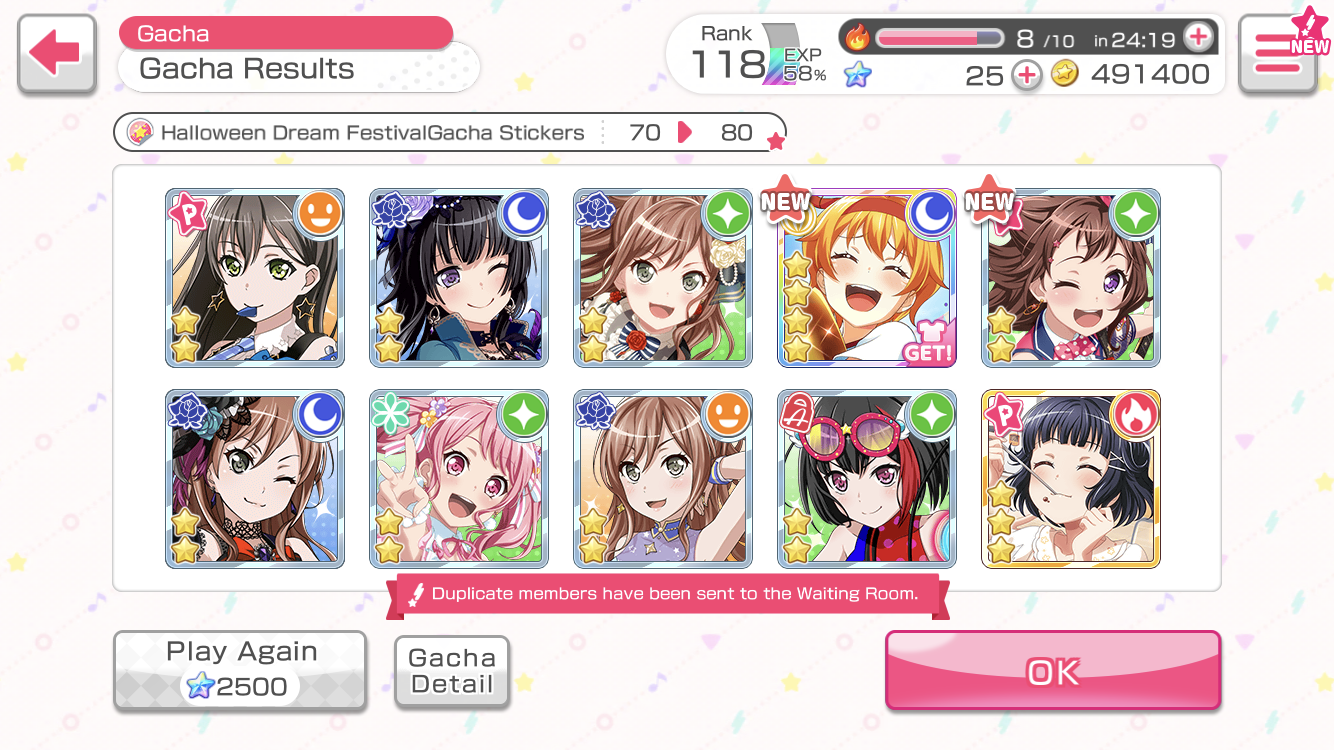Select the pink-haired peace sign card

pos(459,479)
